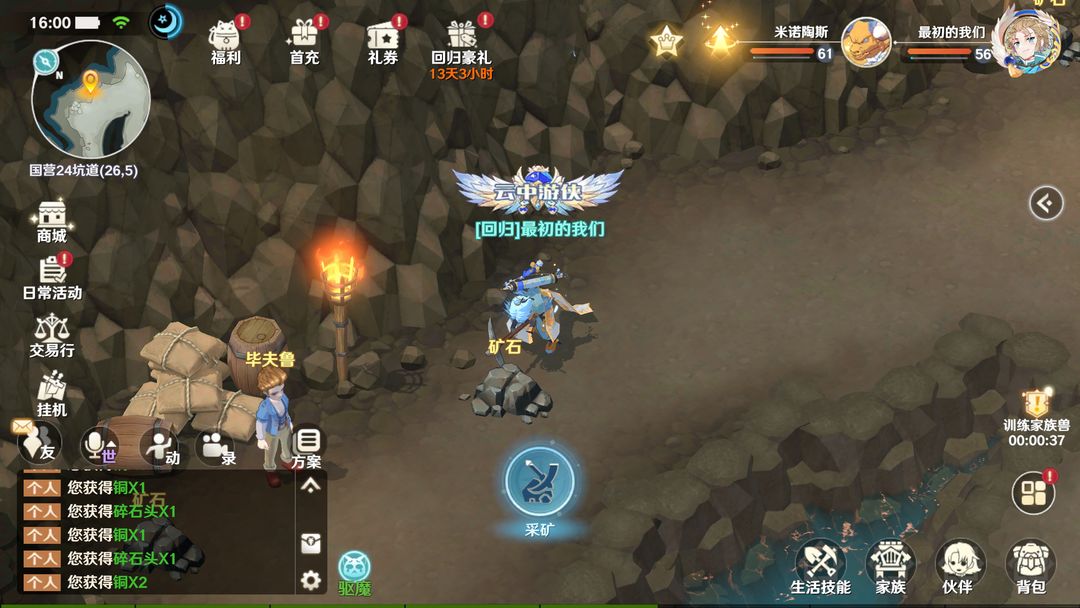Open the 训练家族兽 training tracker
This screenshot has width=1080, height=608.
pyautogui.click(x=1037, y=416)
